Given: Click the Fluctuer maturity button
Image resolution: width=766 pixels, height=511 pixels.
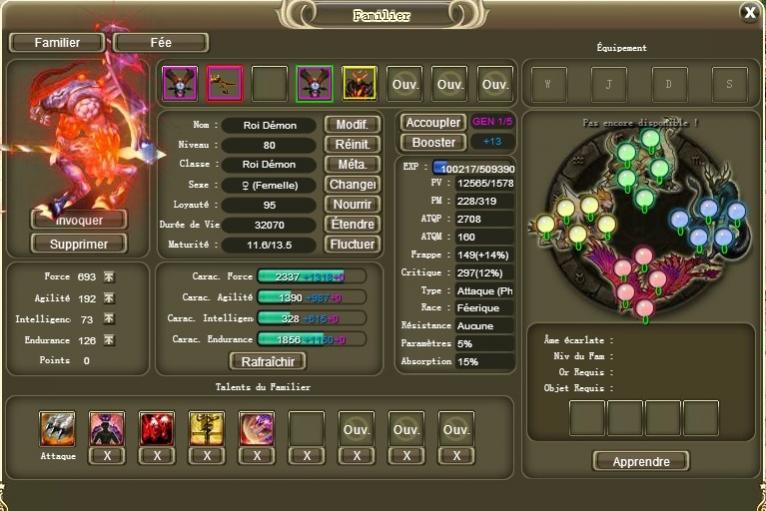Looking at the screenshot, I should [351, 244].
